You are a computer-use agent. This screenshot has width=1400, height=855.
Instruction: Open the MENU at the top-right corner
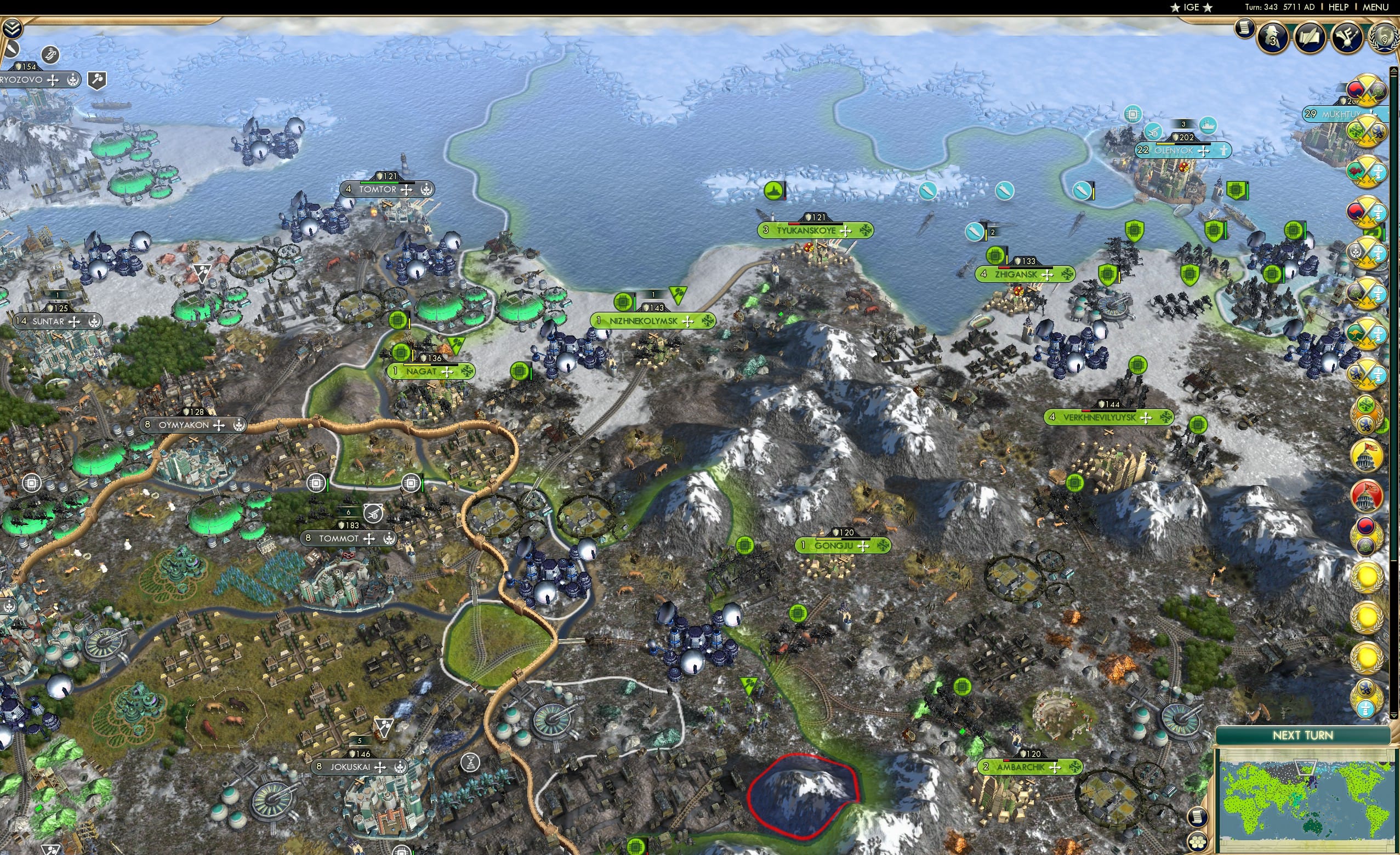1375,7
